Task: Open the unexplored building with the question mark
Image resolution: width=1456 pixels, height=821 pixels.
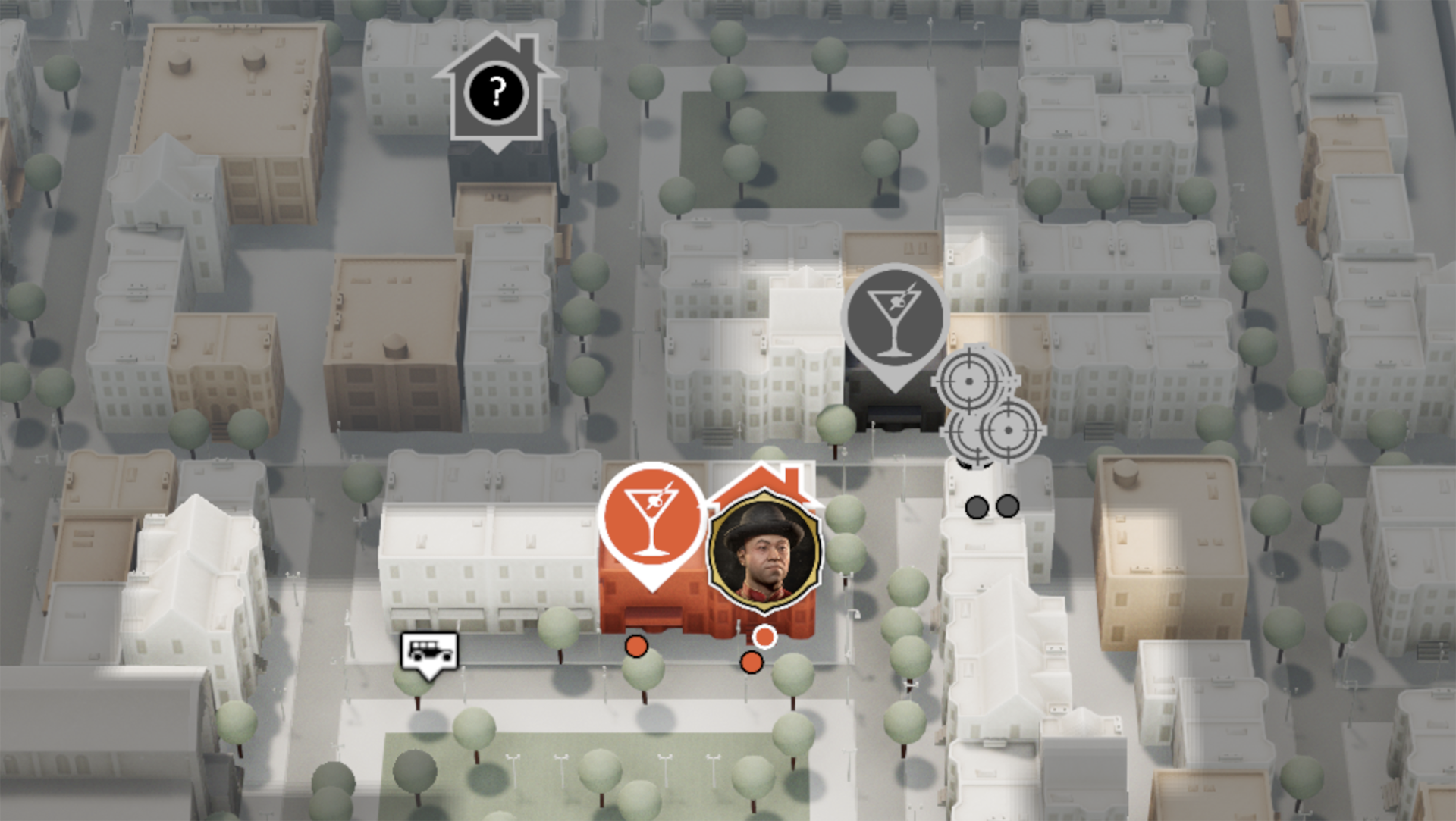Action: point(497,91)
